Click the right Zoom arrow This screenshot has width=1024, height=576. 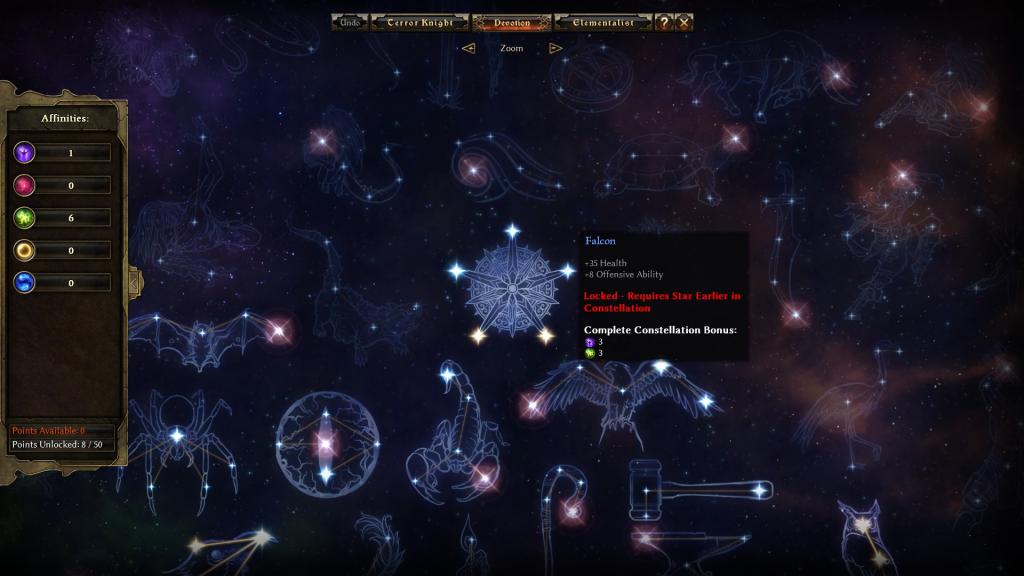coord(556,48)
